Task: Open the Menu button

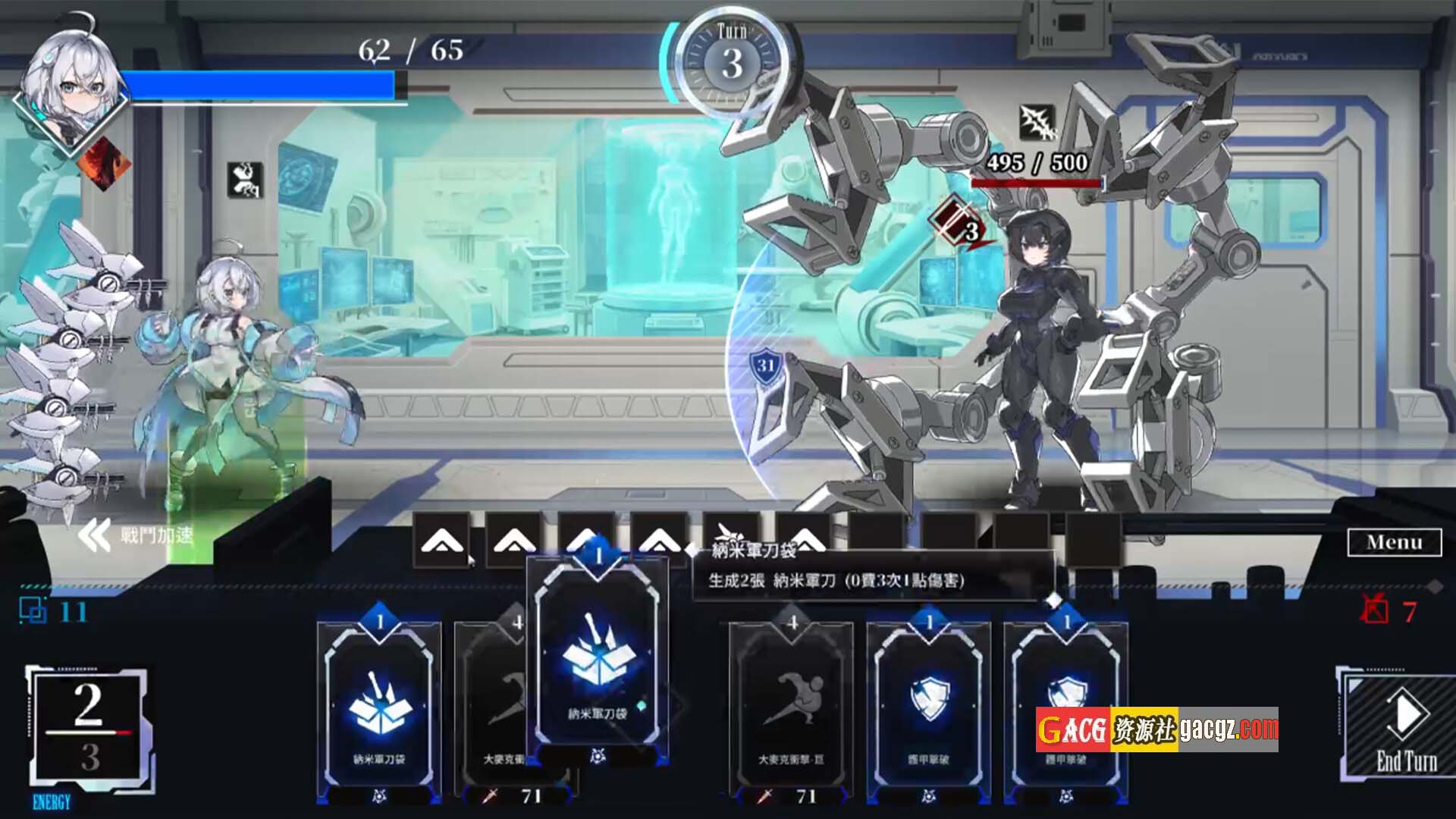Action: 1394,542
